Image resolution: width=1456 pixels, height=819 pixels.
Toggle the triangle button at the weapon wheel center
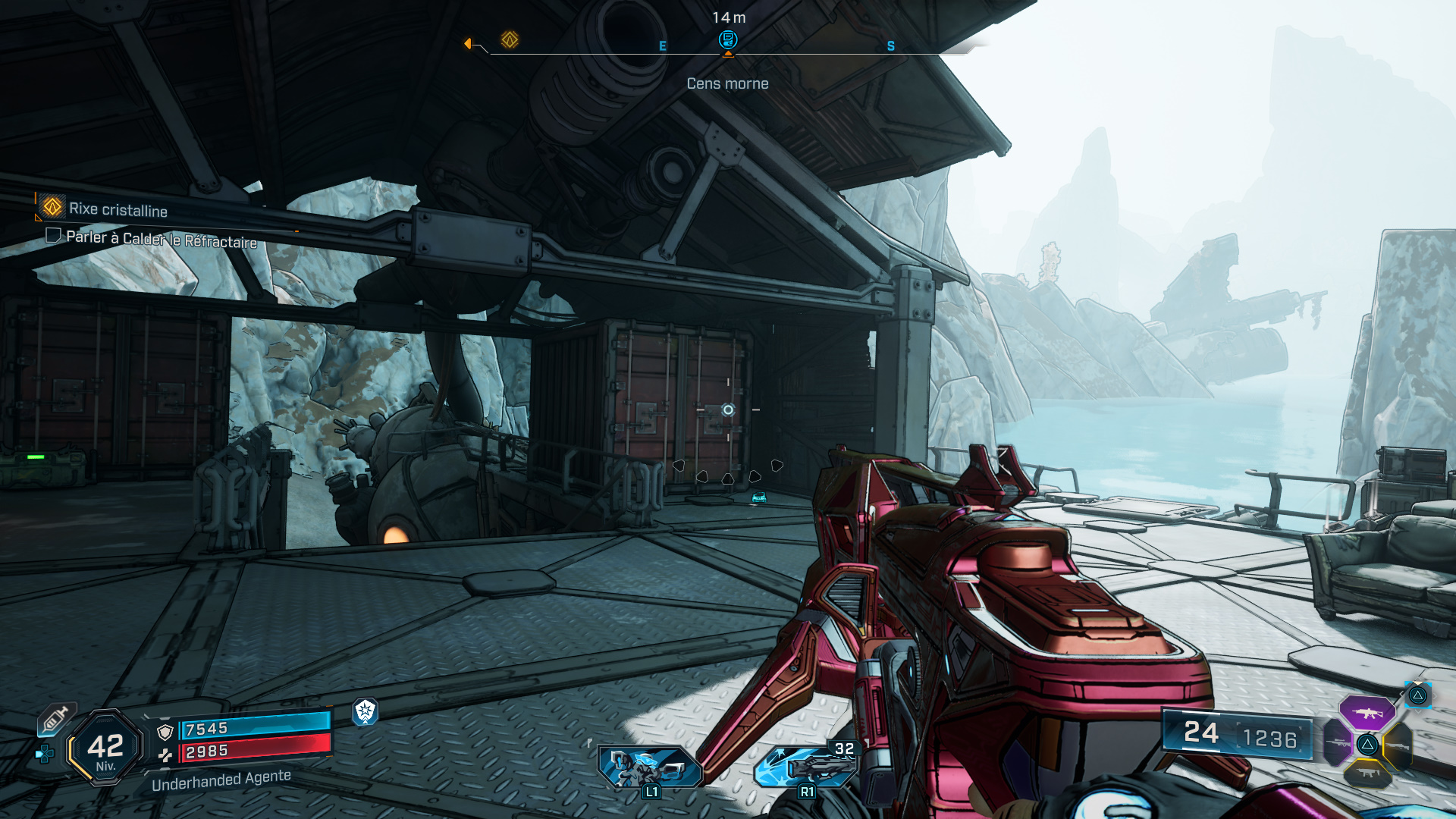click(1368, 745)
